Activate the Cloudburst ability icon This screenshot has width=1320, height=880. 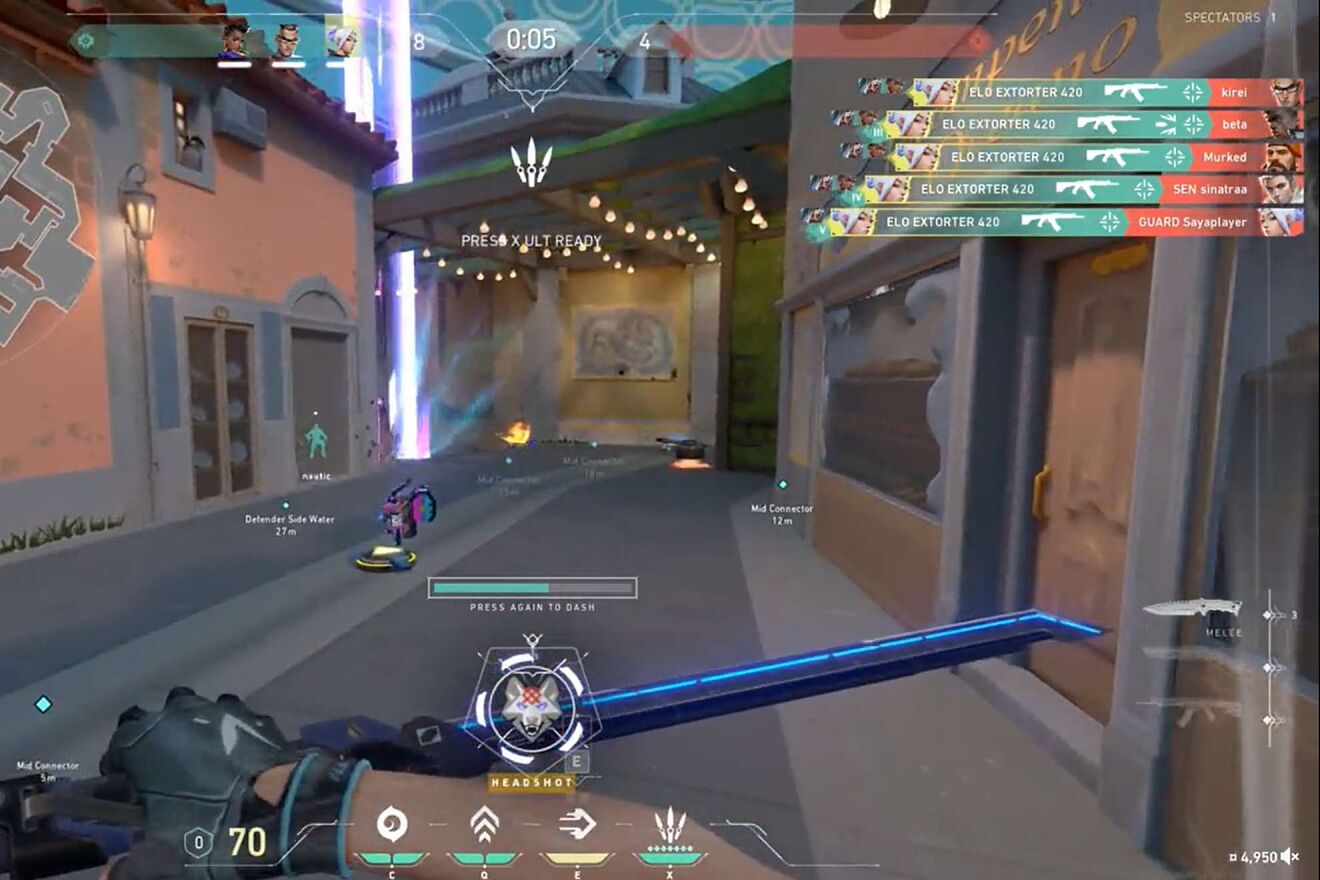pos(391,824)
